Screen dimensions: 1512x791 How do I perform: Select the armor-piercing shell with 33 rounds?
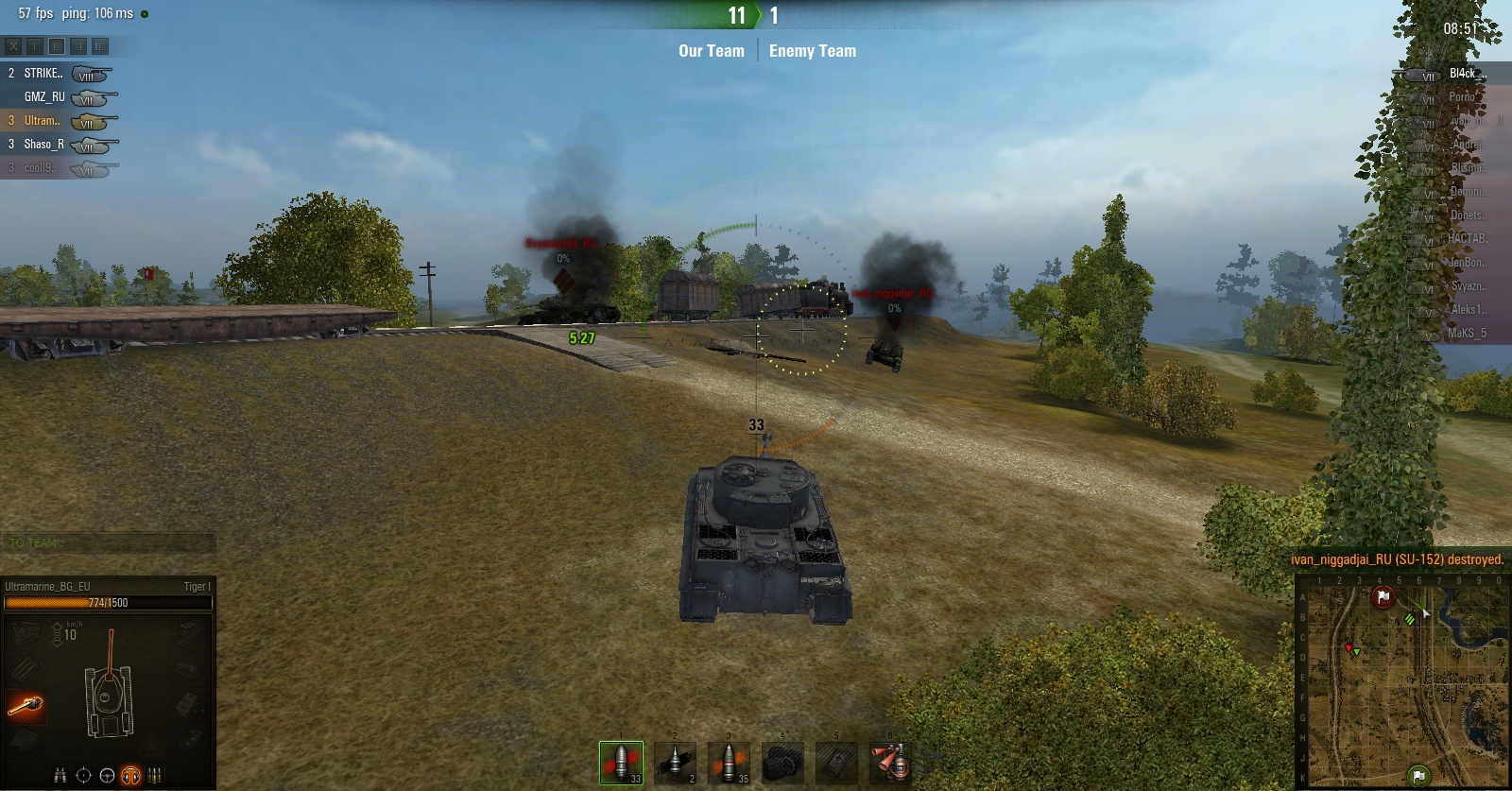621,762
